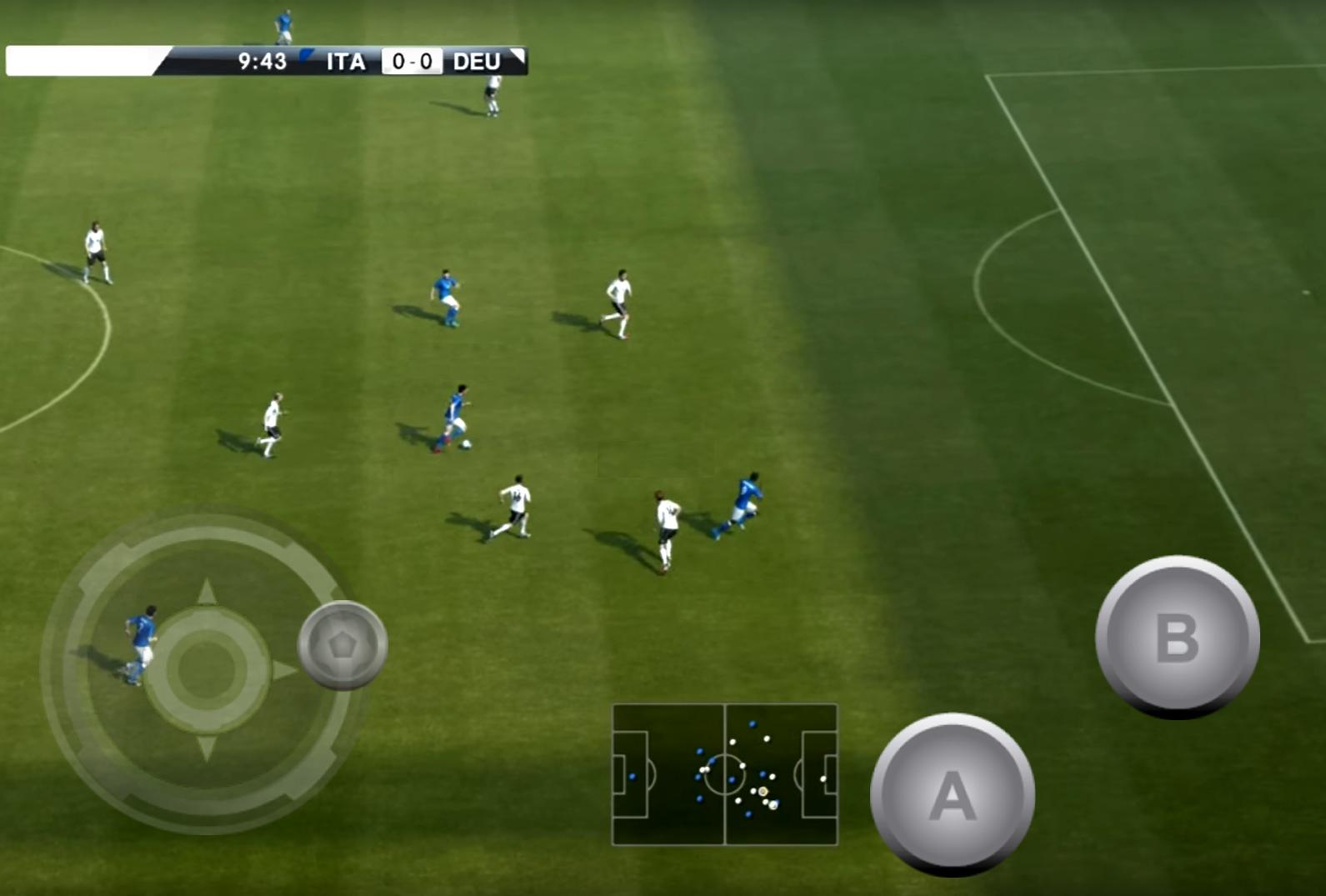1326x896 pixels.
Task: Tap the joystick's right arrow
Action: point(285,670)
